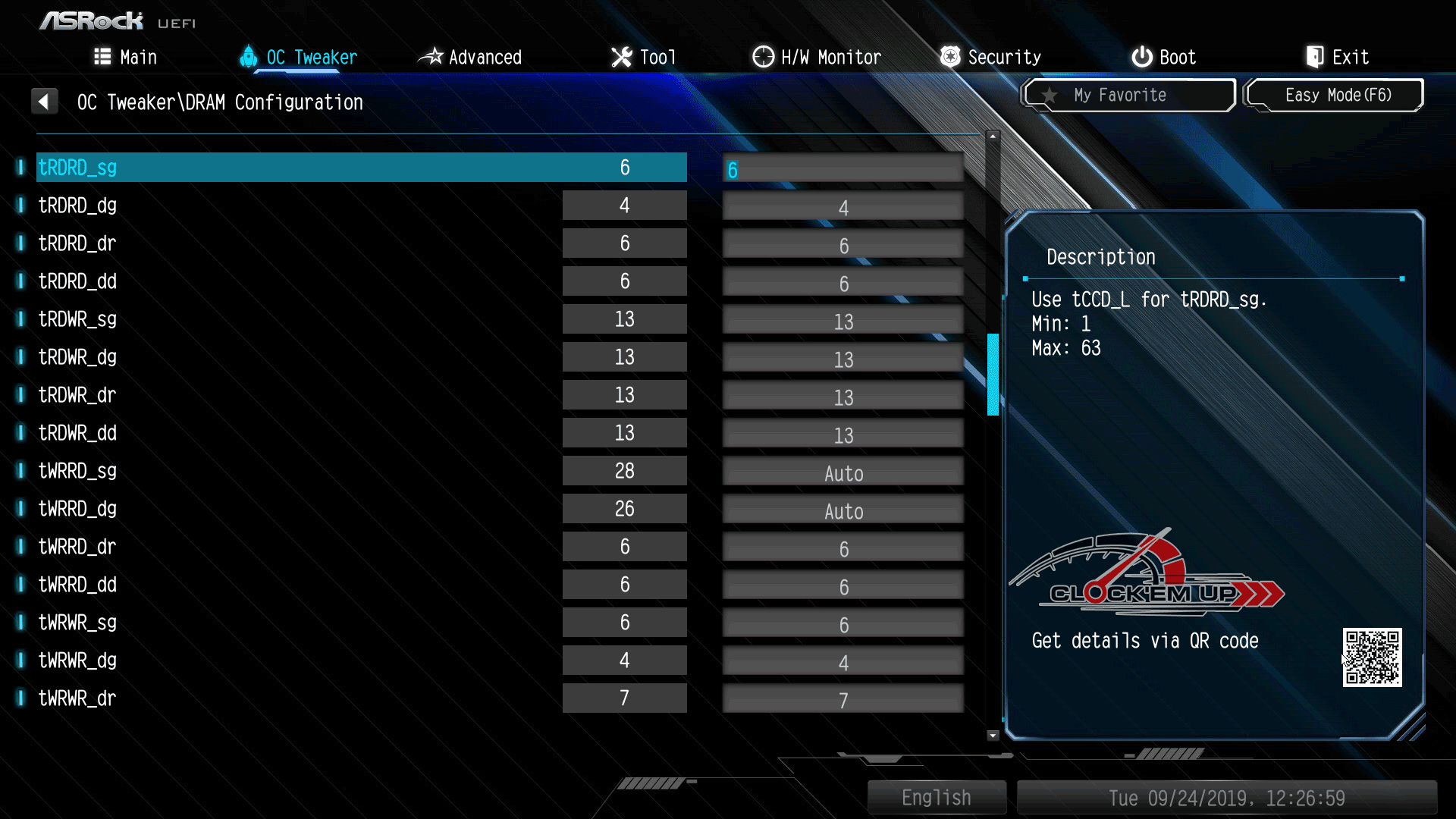The image size is (1456, 819).
Task: Click the tWRRD_sg Auto value field
Action: click(843, 474)
